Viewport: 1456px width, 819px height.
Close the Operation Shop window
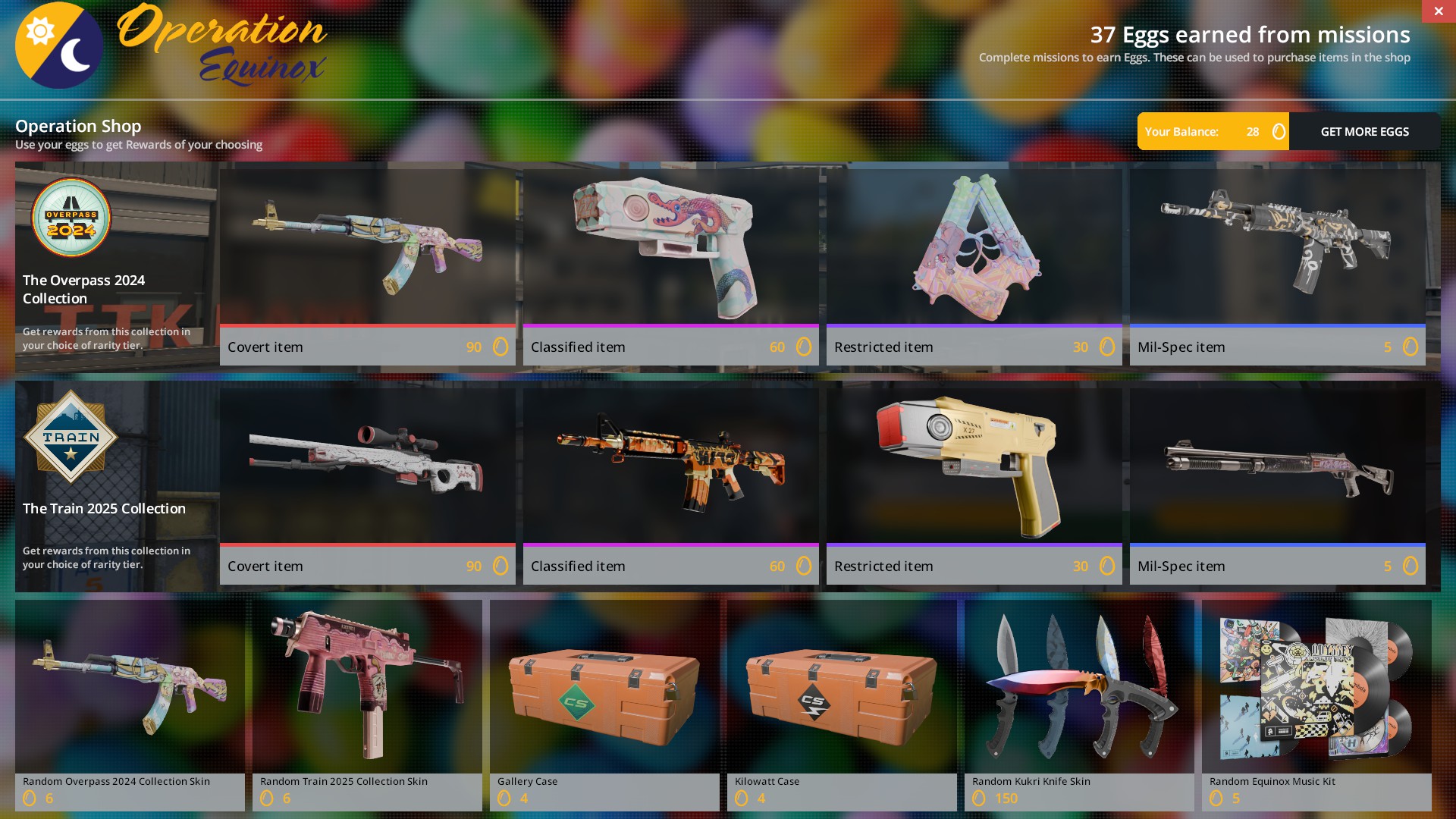pos(1438,11)
